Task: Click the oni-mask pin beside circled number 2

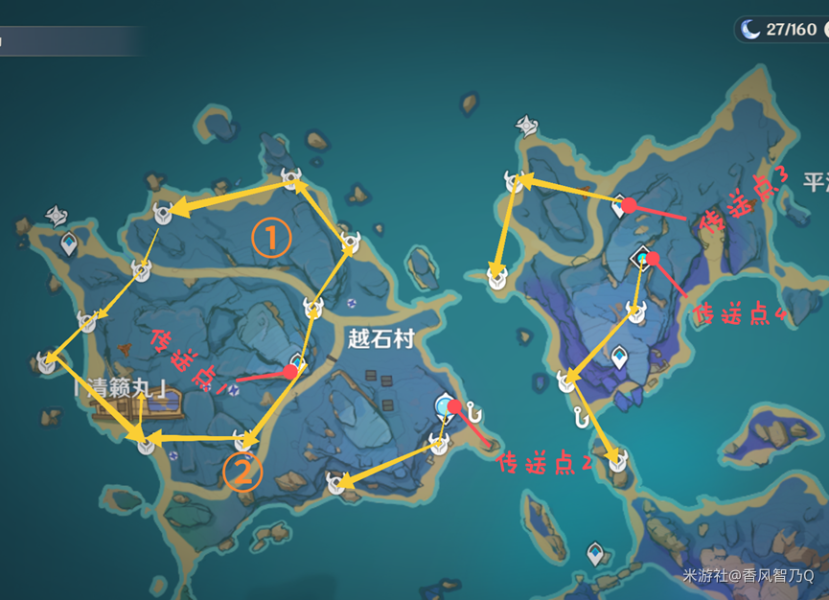Action: click(242, 439)
